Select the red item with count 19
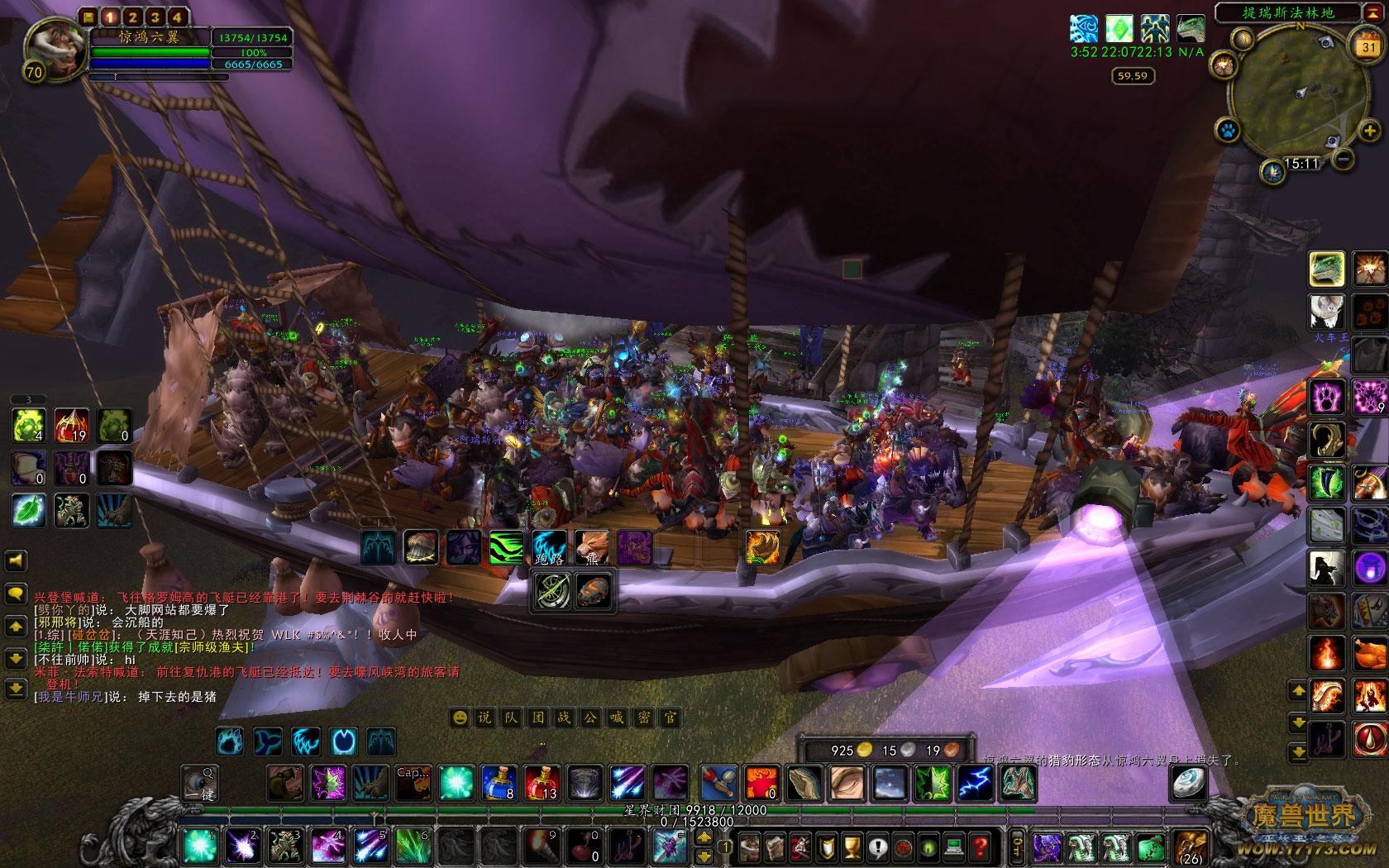Image resolution: width=1389 pixels, height=868 pixels. pos(71,426)
